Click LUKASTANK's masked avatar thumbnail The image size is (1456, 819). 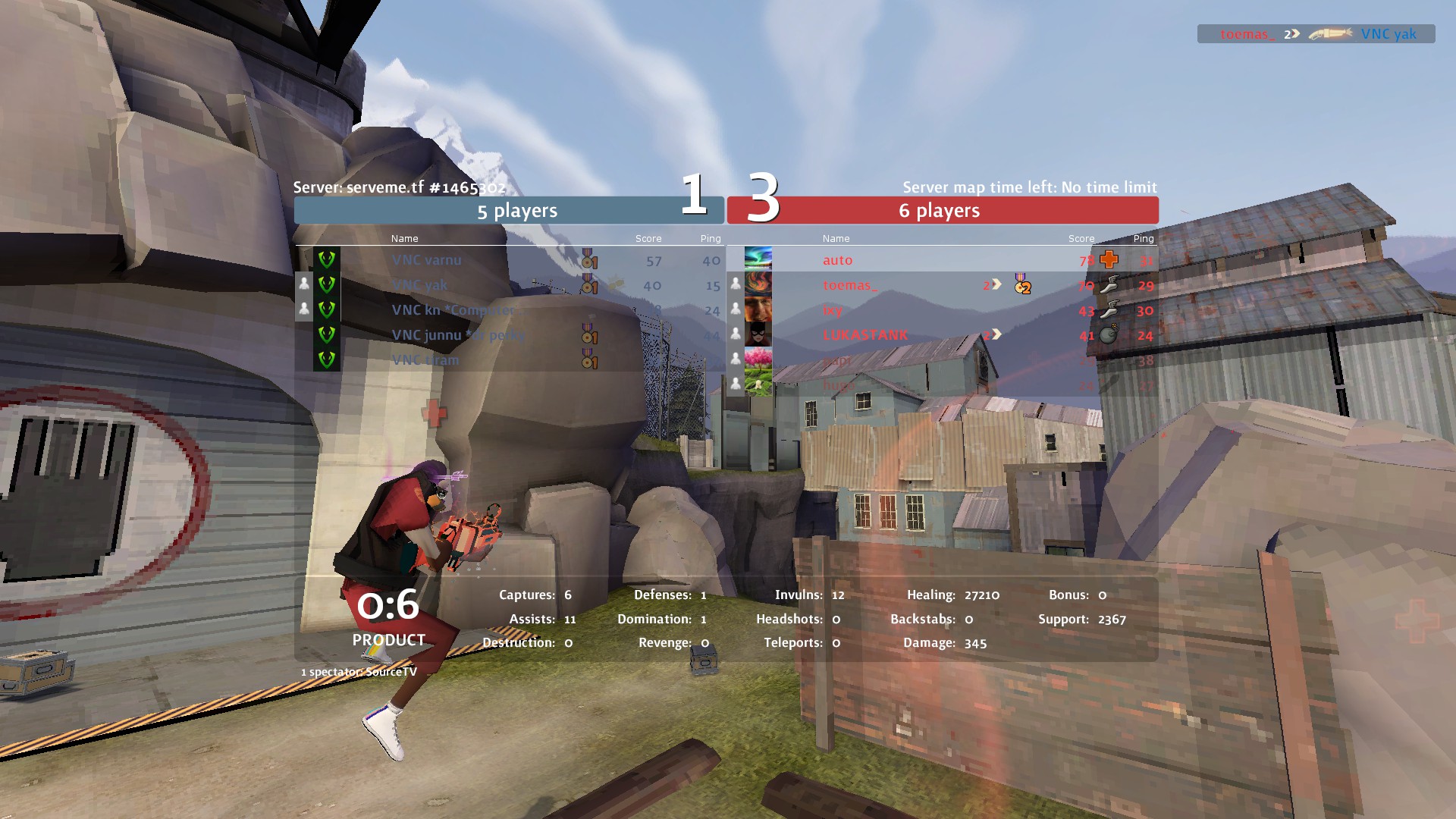pyautogui.click(x=758, y=334)
